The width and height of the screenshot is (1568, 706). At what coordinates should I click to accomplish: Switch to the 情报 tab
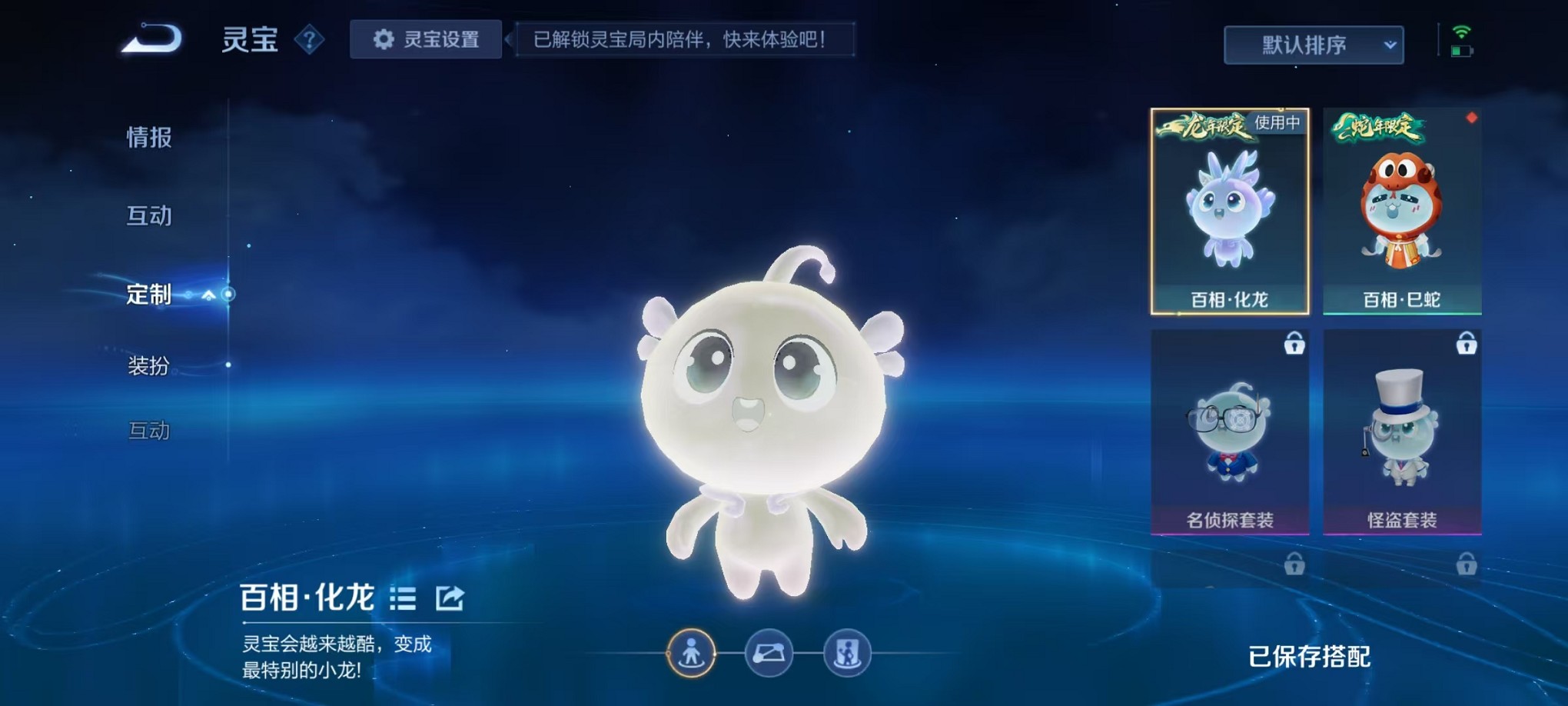click(x=148, y=138)
